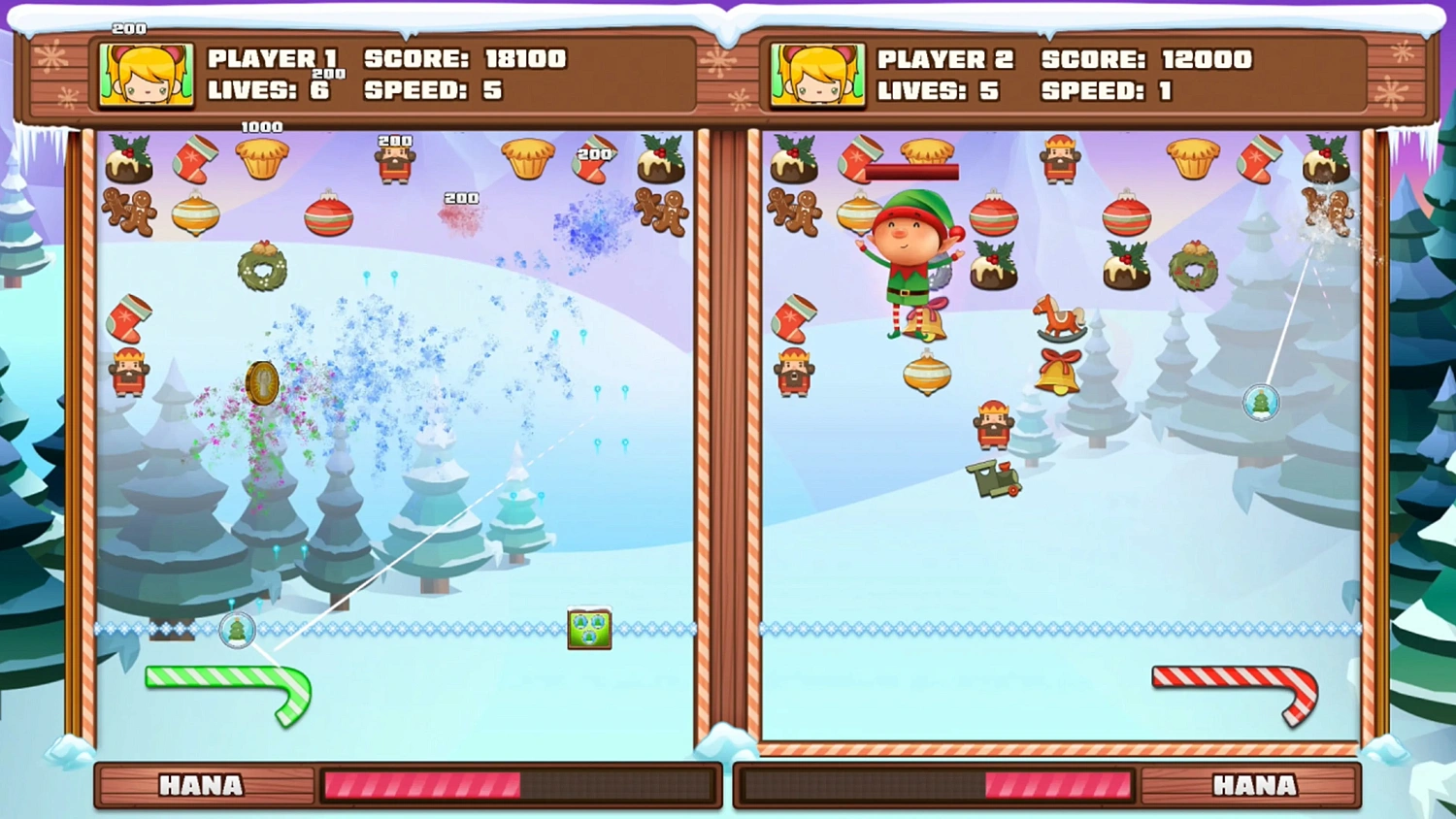Click the spinning gold coin power-up

262,384
